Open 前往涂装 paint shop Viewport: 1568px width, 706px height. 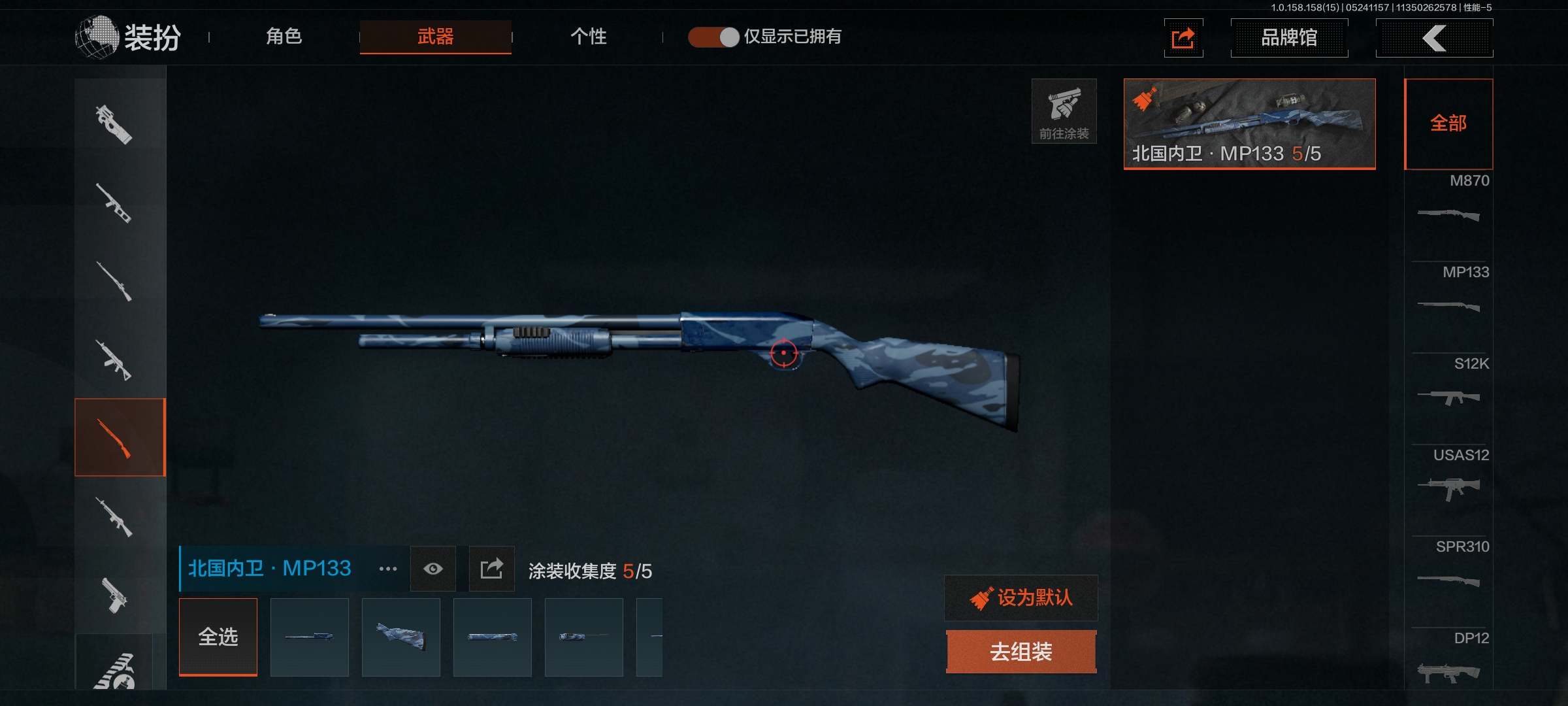point(1064,111)
